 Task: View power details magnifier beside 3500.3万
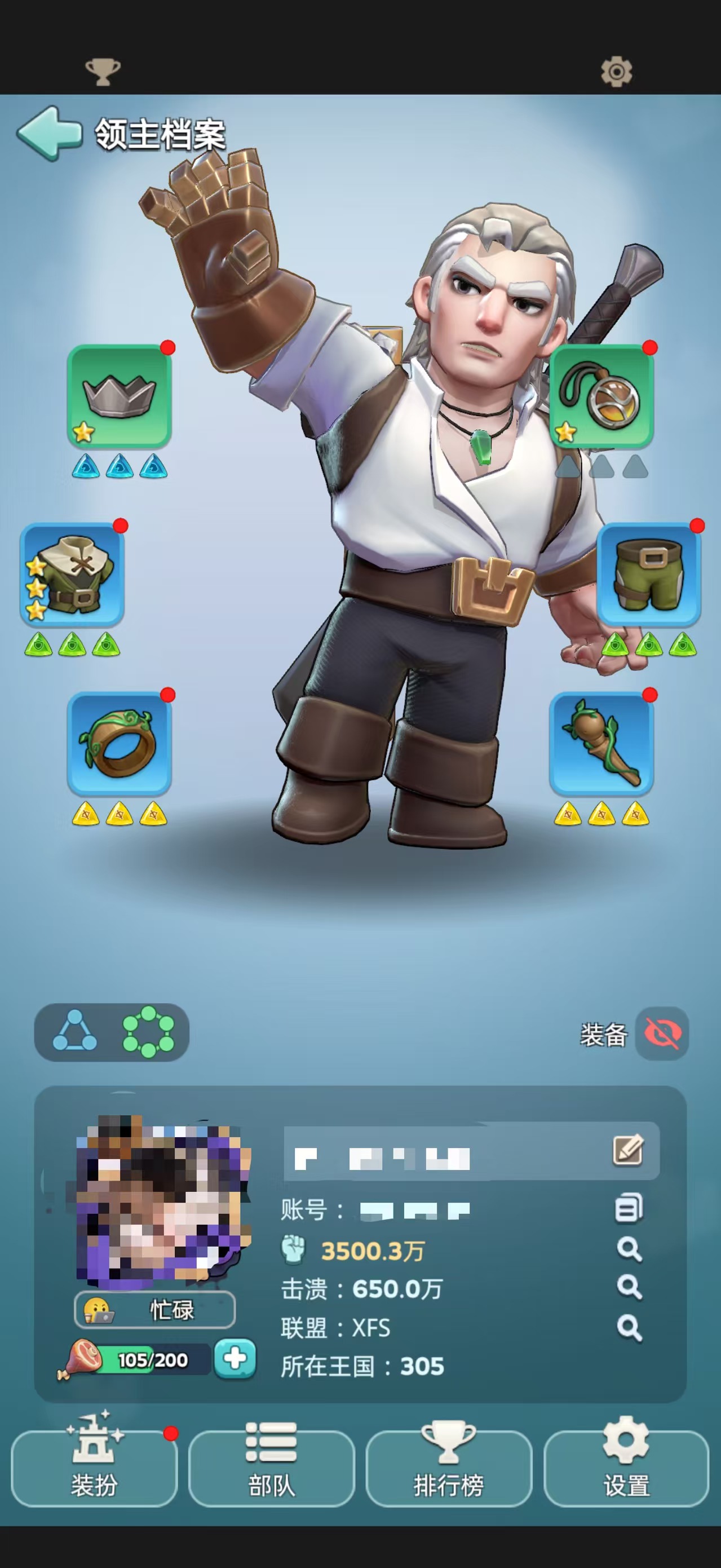click(x=629, y=1249)
